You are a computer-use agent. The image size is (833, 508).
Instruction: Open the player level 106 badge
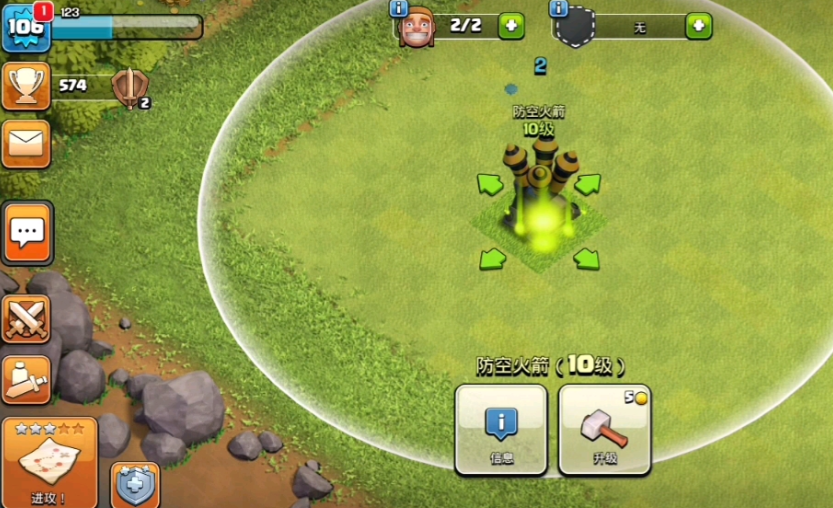[25, 27]
